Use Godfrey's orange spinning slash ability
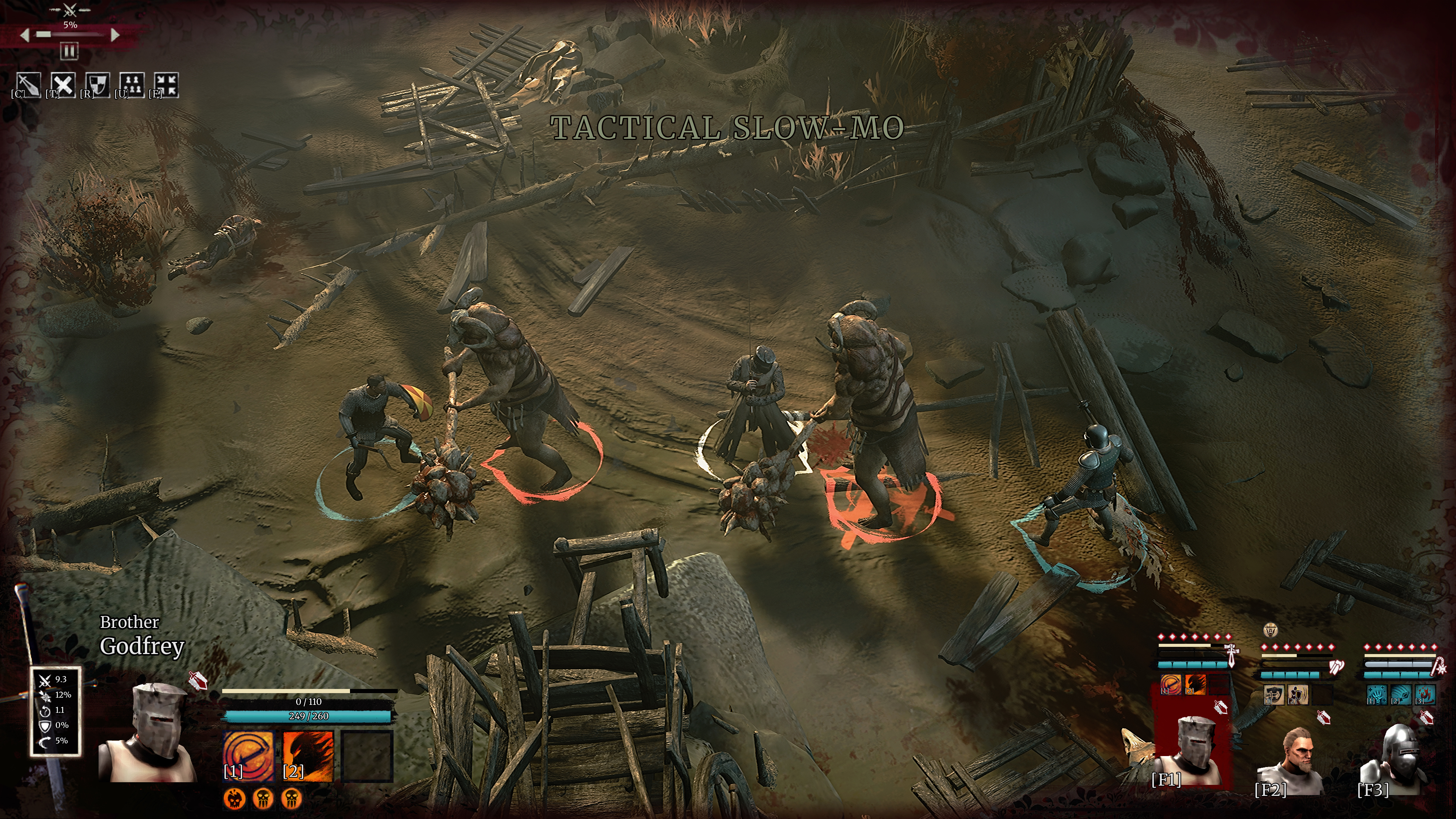Screen dimensions: 1456x819 click(x=248, y=755)
